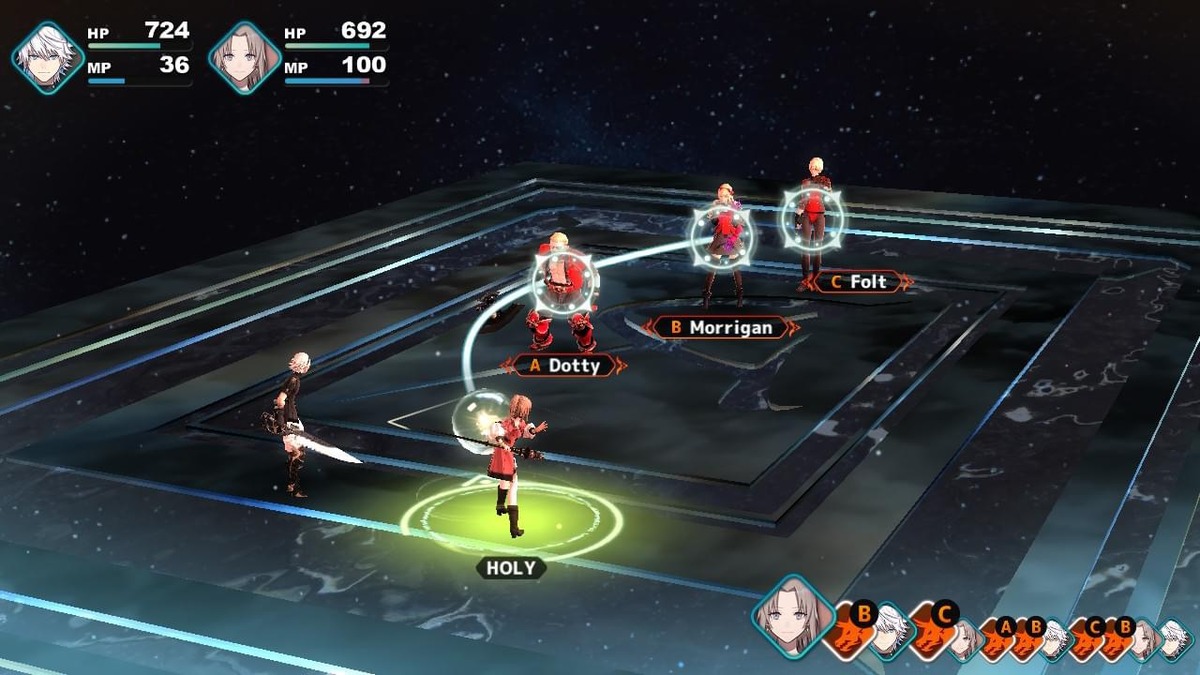Viewport: 1200px width, 675px height.
Task: Select the brown-haired heroine portrait with 692 HP
Action: [244, 58]
